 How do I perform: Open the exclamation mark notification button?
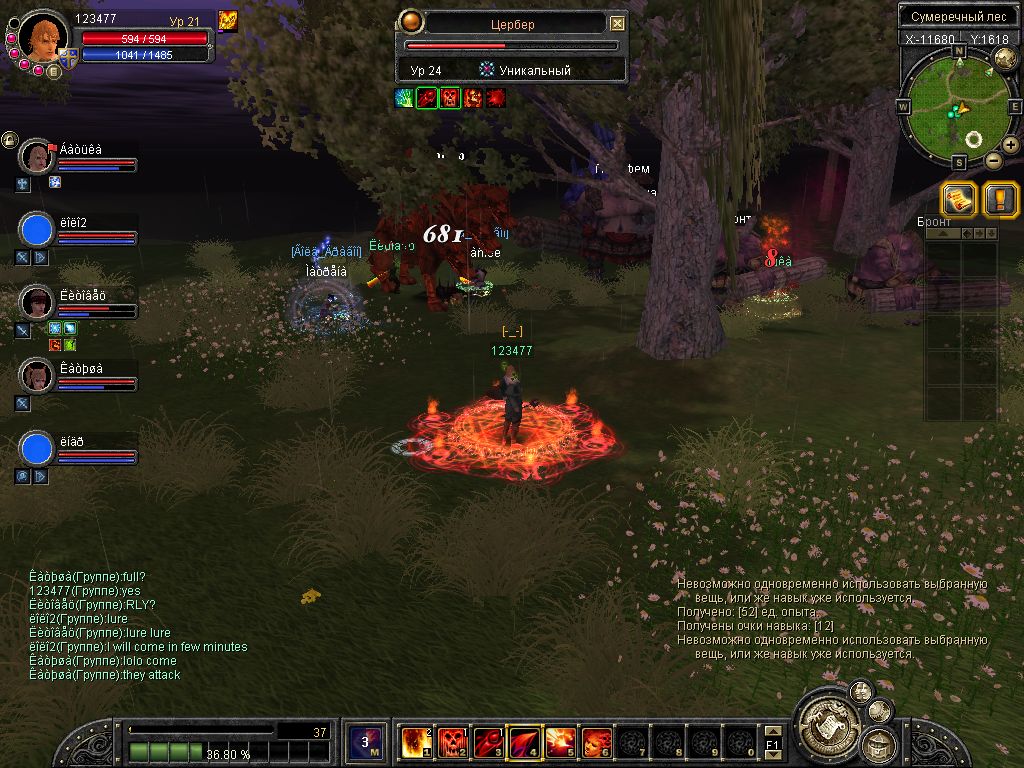tap(1000, 198)
